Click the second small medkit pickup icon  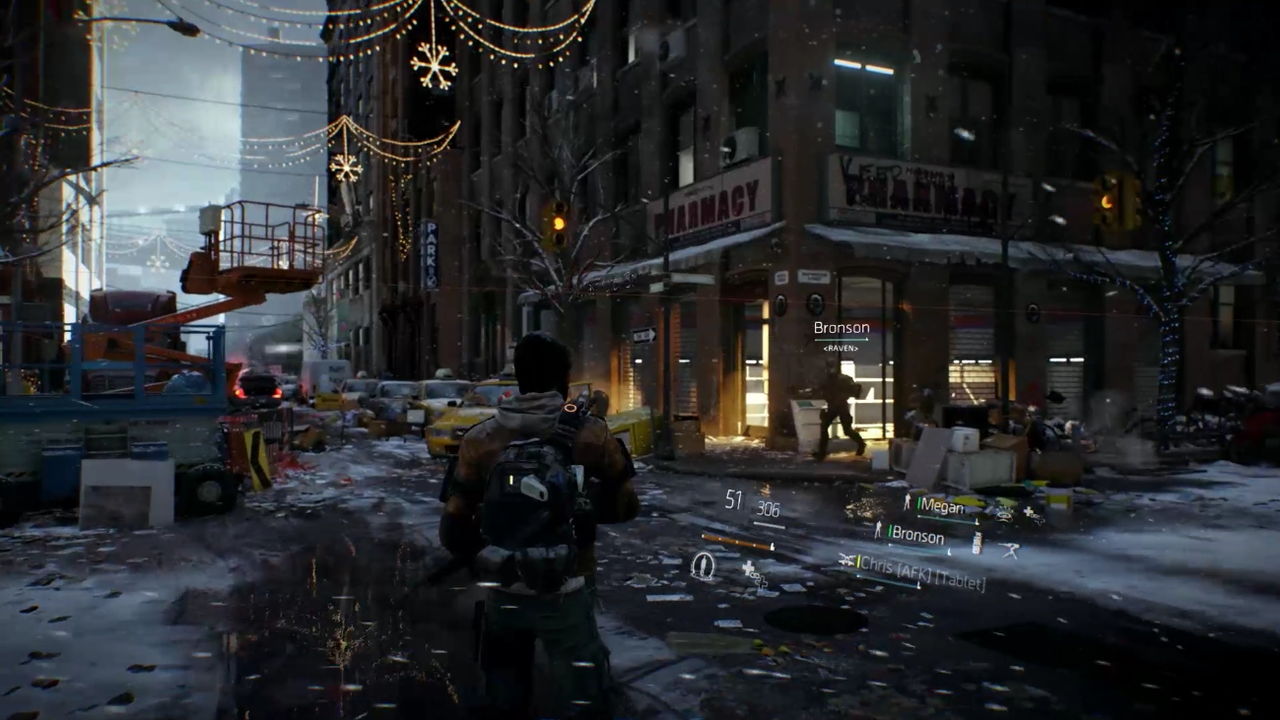point(761,585)
